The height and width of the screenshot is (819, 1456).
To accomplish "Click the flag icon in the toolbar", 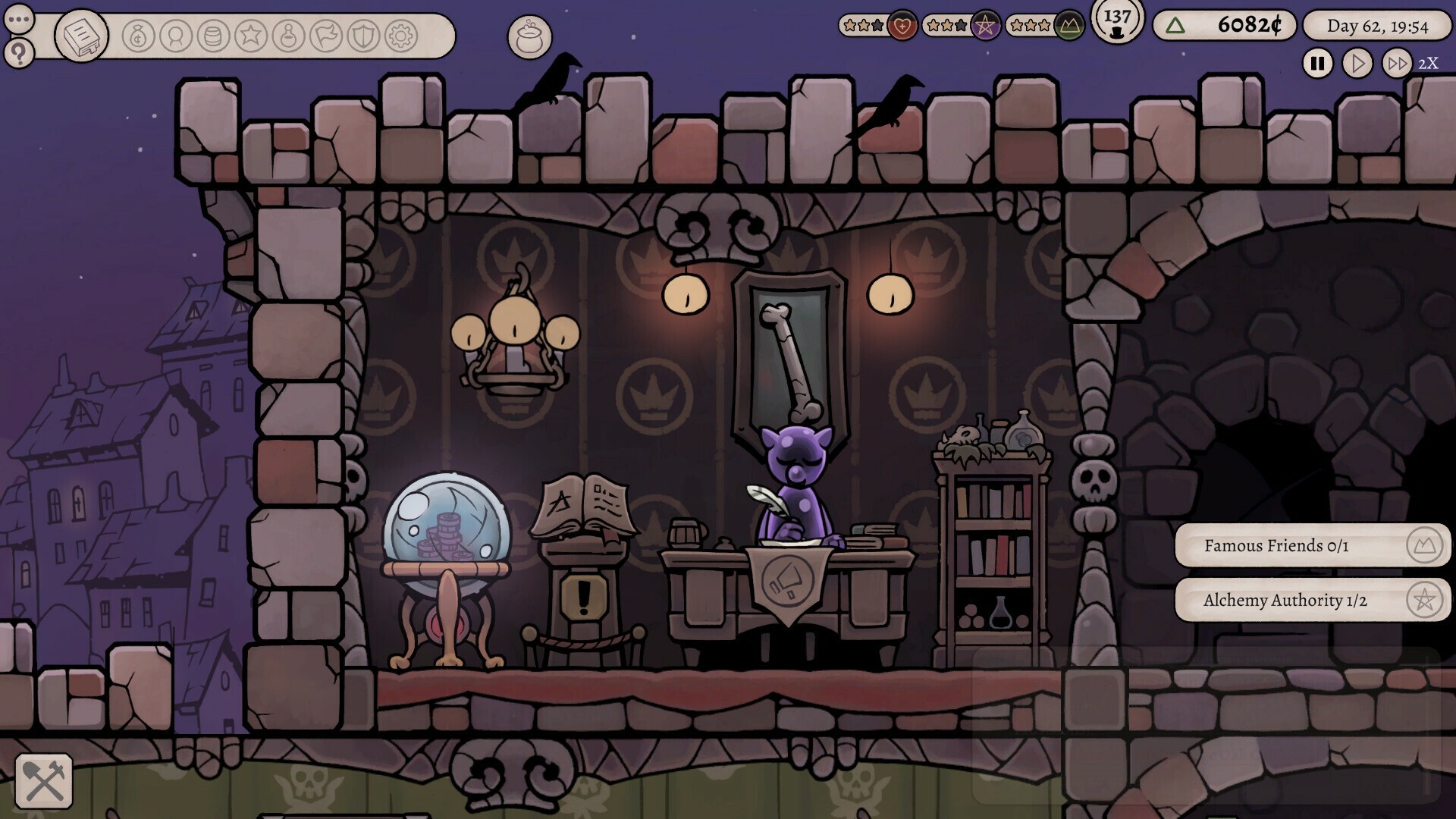I will coord(326,36).
